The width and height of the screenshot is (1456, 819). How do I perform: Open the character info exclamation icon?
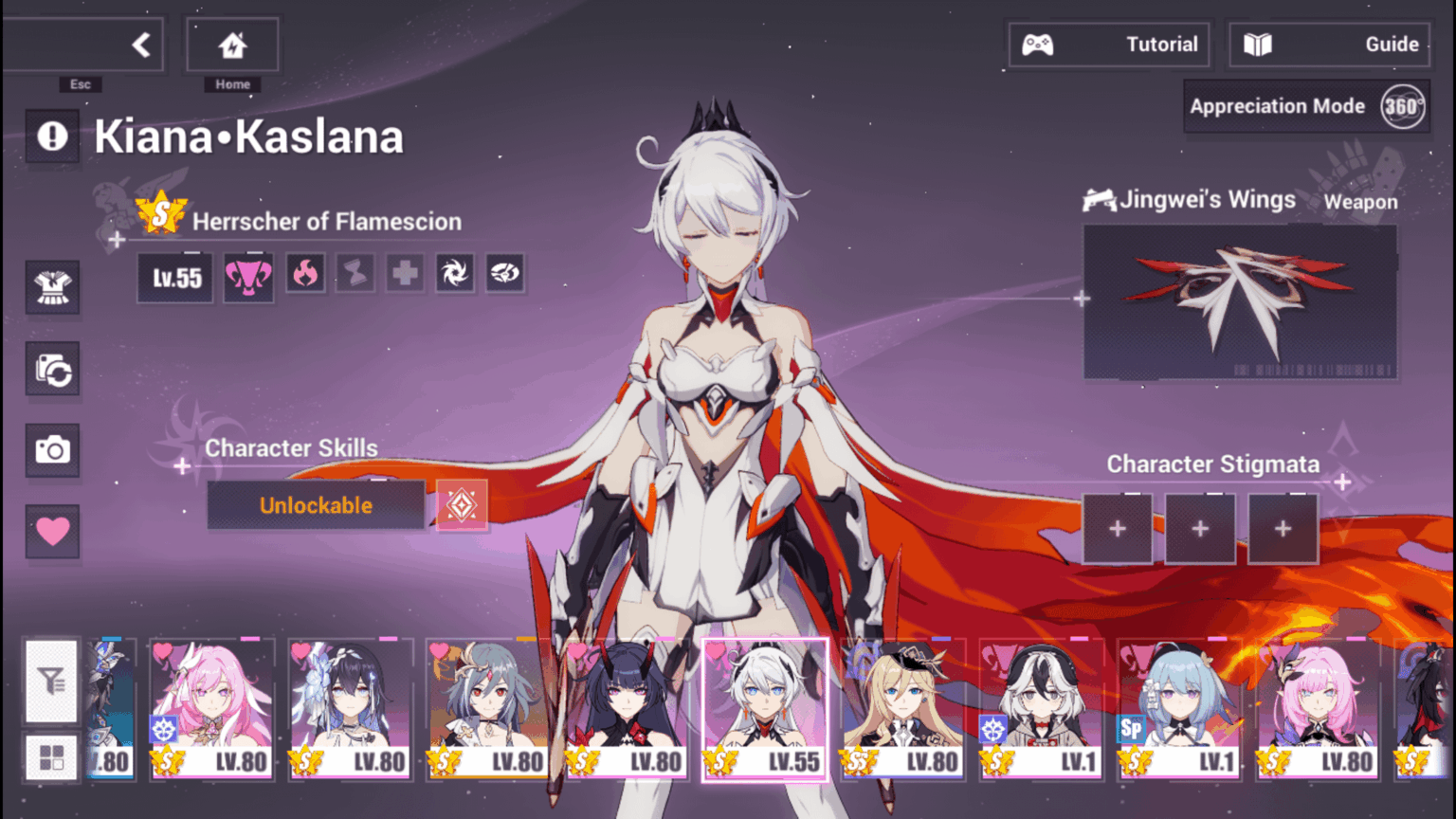tap(52, 136)
